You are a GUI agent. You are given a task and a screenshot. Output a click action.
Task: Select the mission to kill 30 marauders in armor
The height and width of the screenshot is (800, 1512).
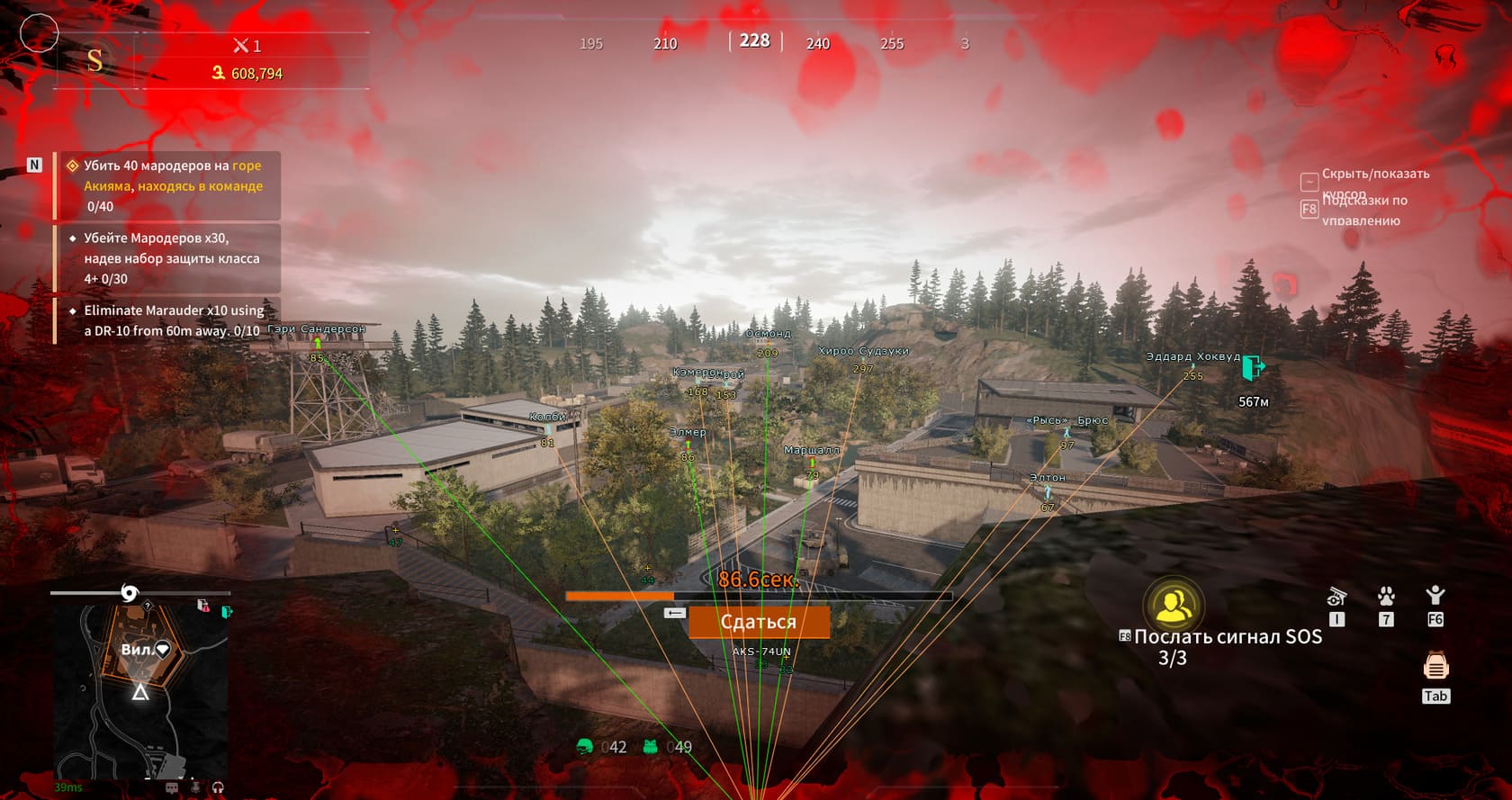pos(171,258)
